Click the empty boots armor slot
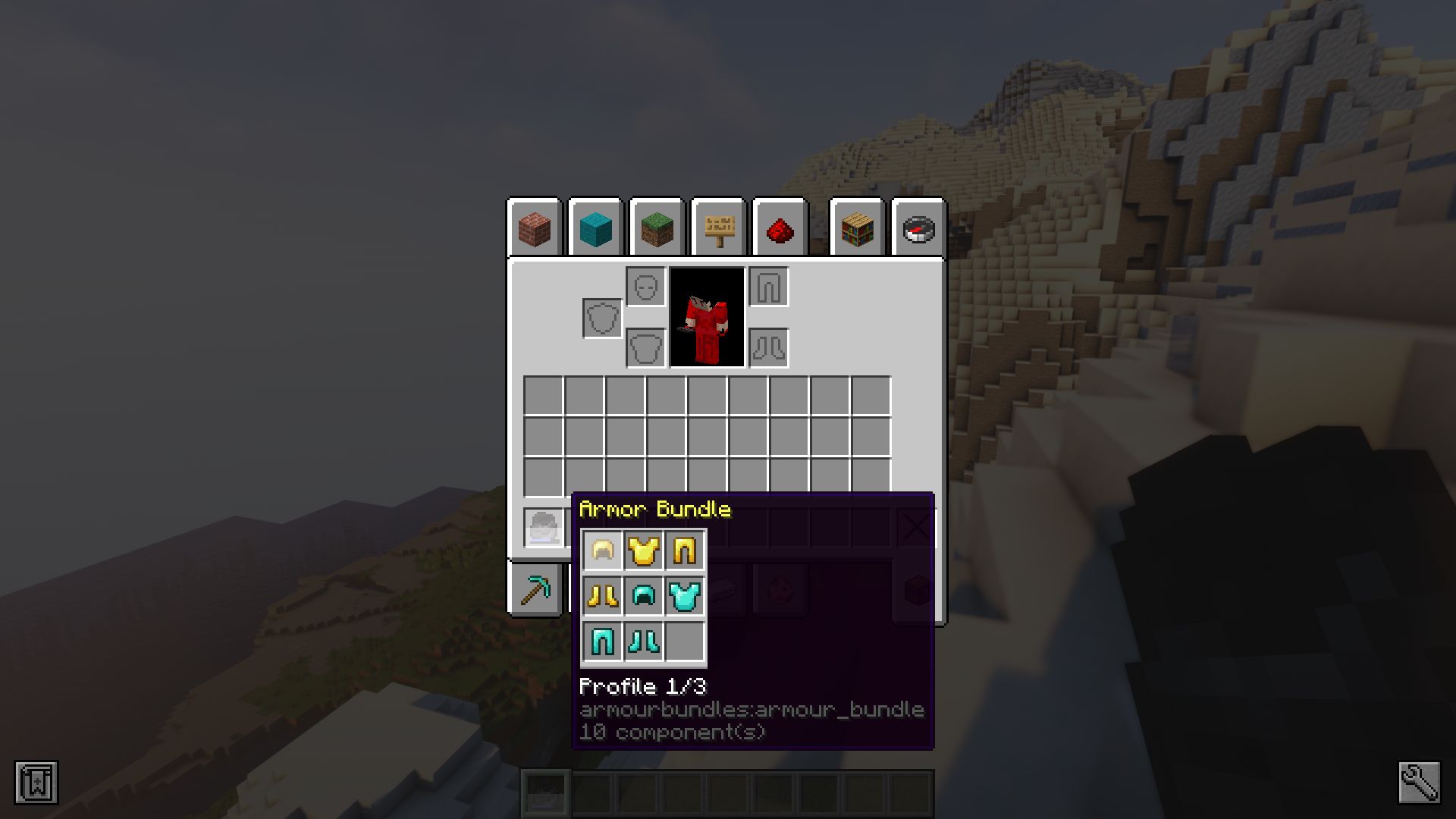The width and height of the screenshot is (1456, 819). 769,349
